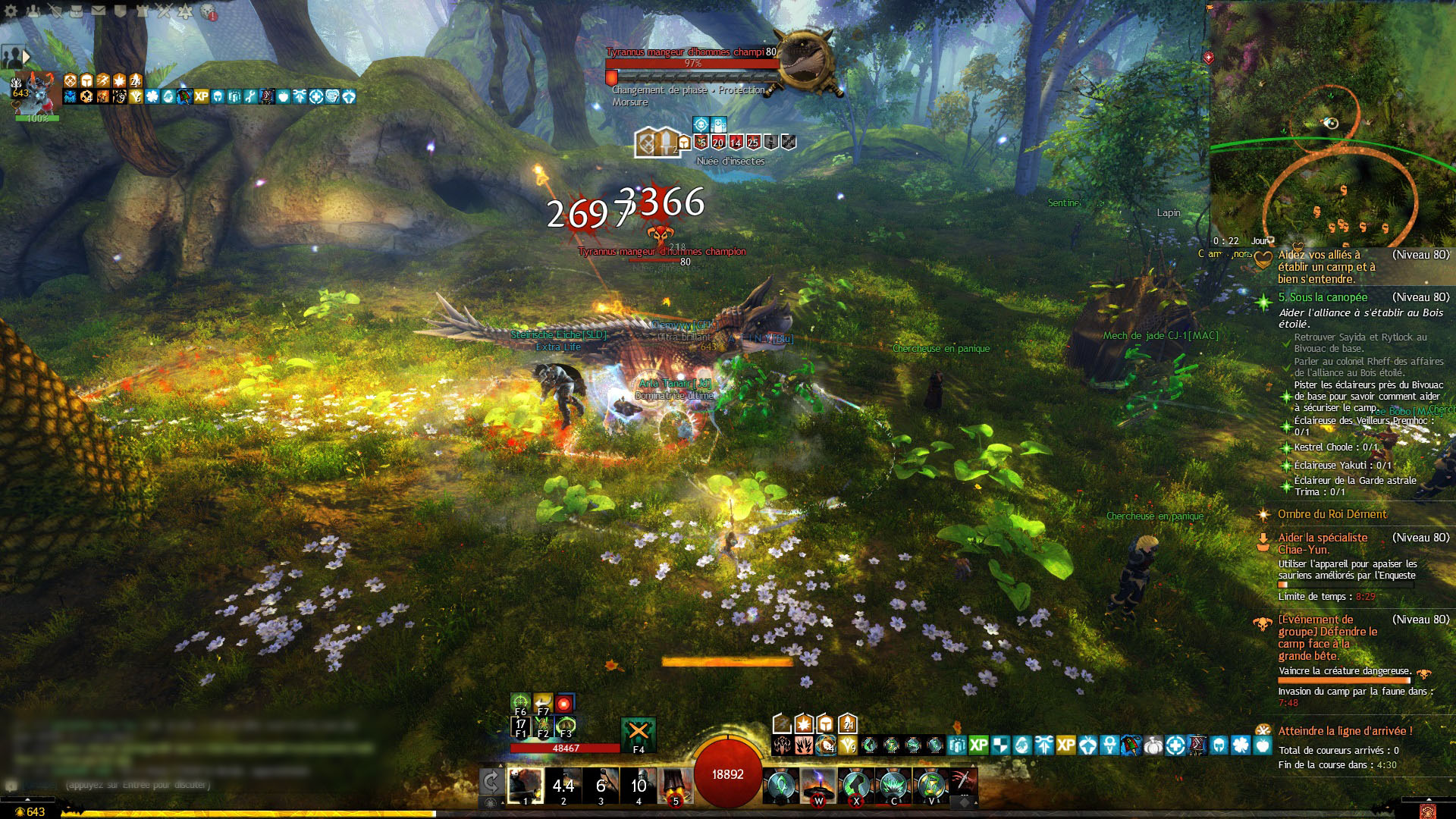Viewport: 1456px width, 819px height.
Task: Open the contacts and LFG icon
Action: 33,11
